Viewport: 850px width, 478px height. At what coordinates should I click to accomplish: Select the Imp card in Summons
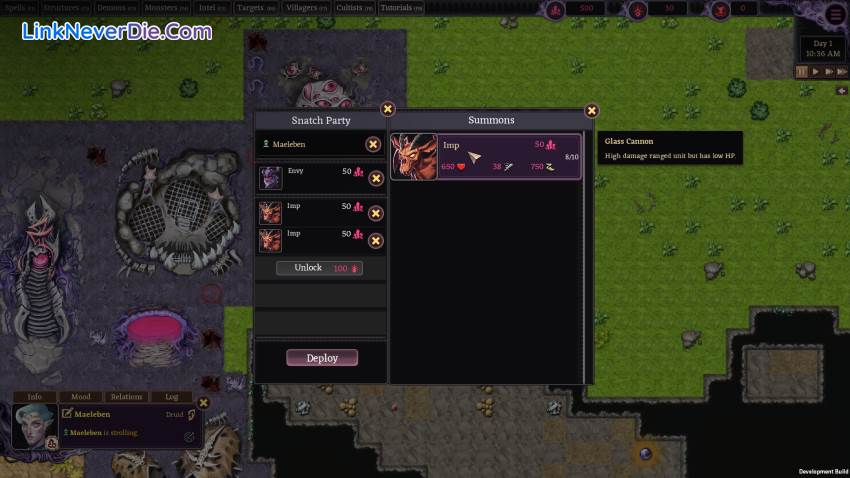(x=485, y=157)
